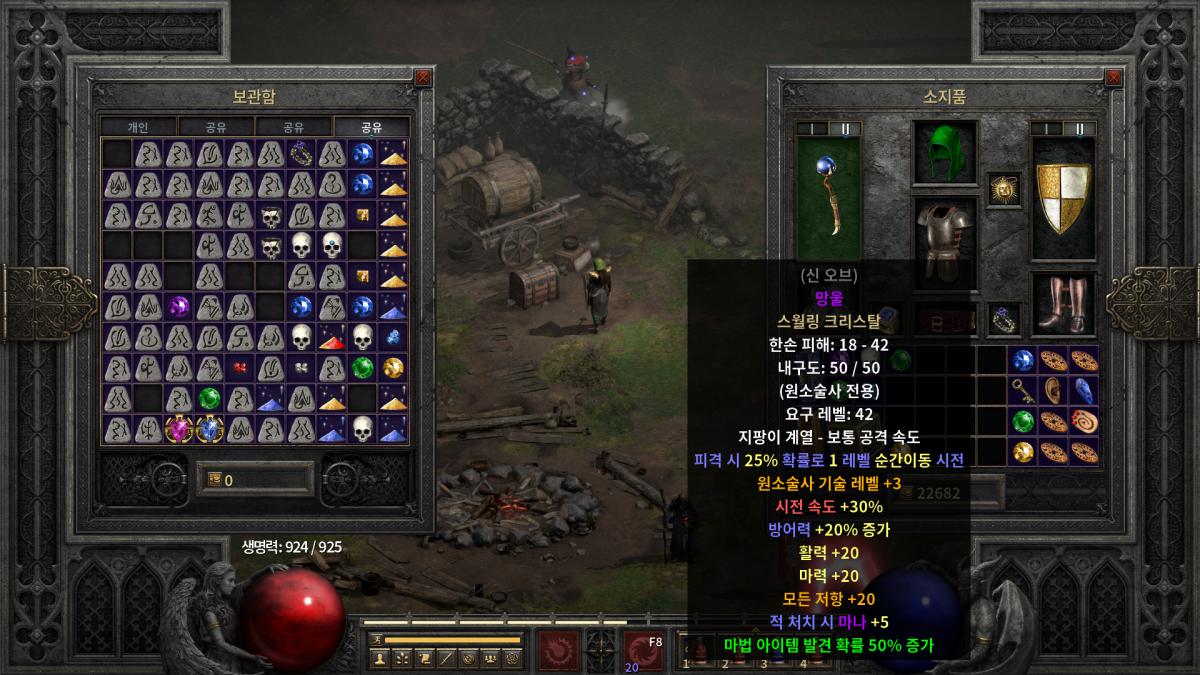This screenshot has width=1200, height=675.
Task: Pick up the ring in the stash
Action: pyautogui.click(x=301, y=153)
